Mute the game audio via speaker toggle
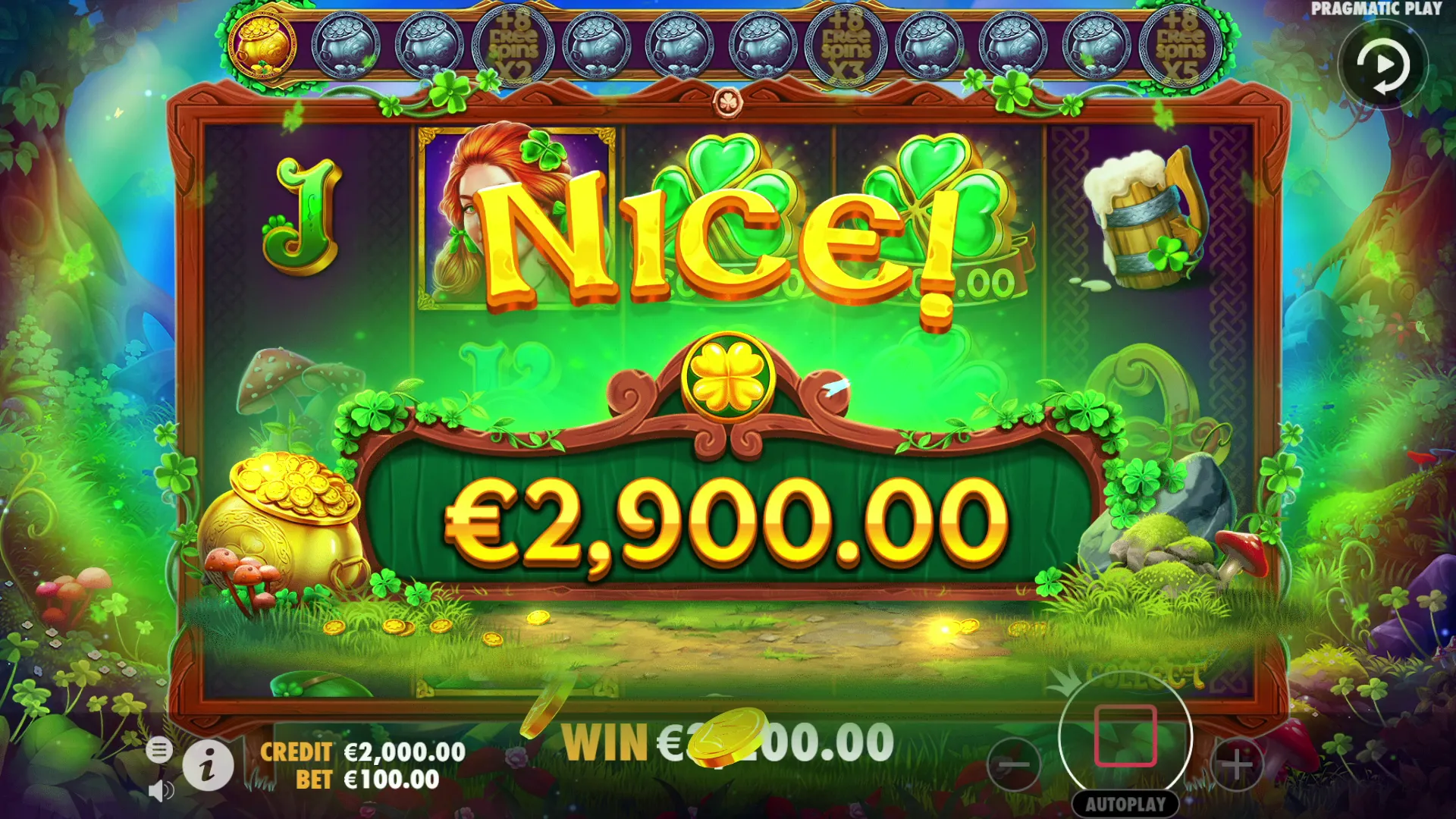Viewport: 1456px width, 819px height. tap(162, 792)
